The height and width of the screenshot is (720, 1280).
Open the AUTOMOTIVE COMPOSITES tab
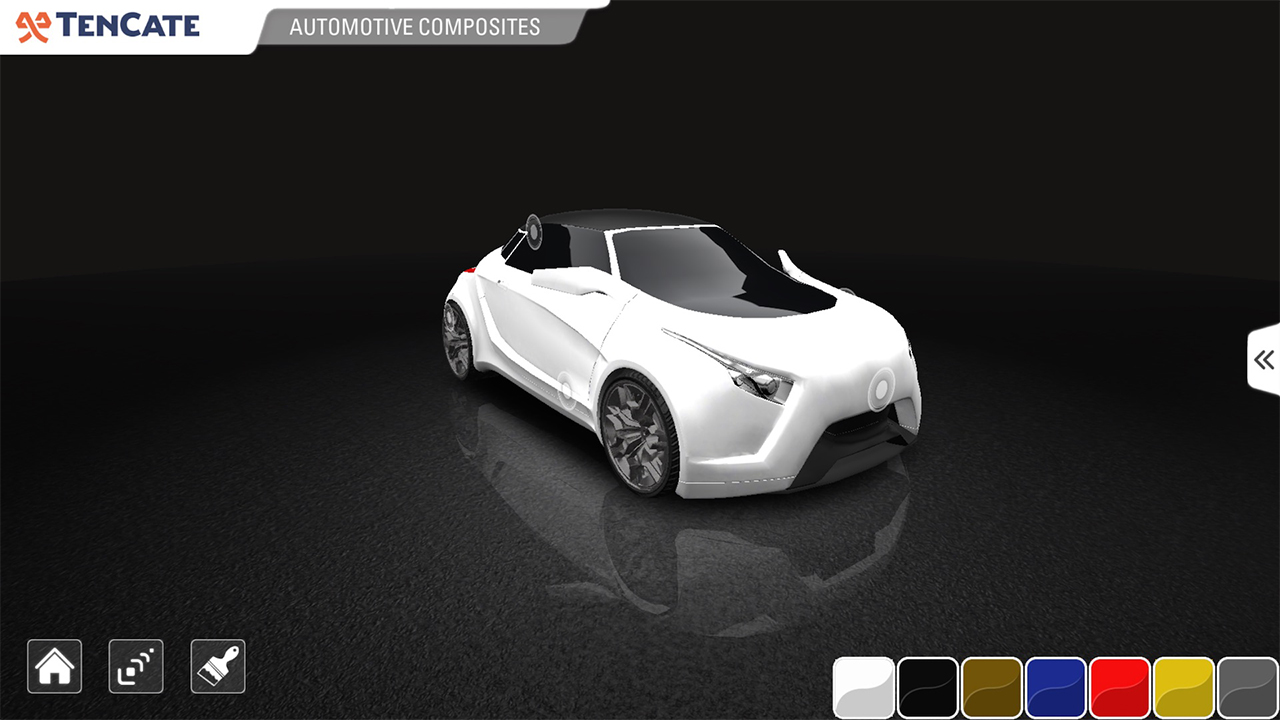(413, 27)
